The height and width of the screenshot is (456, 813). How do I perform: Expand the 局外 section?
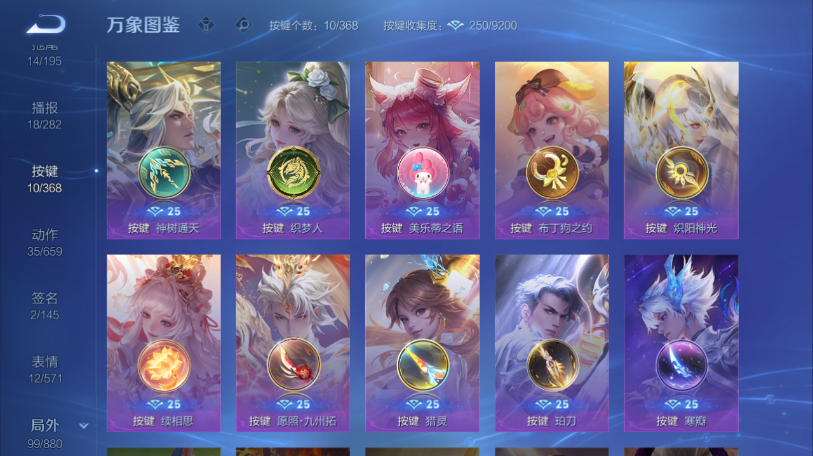click(84, 426)
